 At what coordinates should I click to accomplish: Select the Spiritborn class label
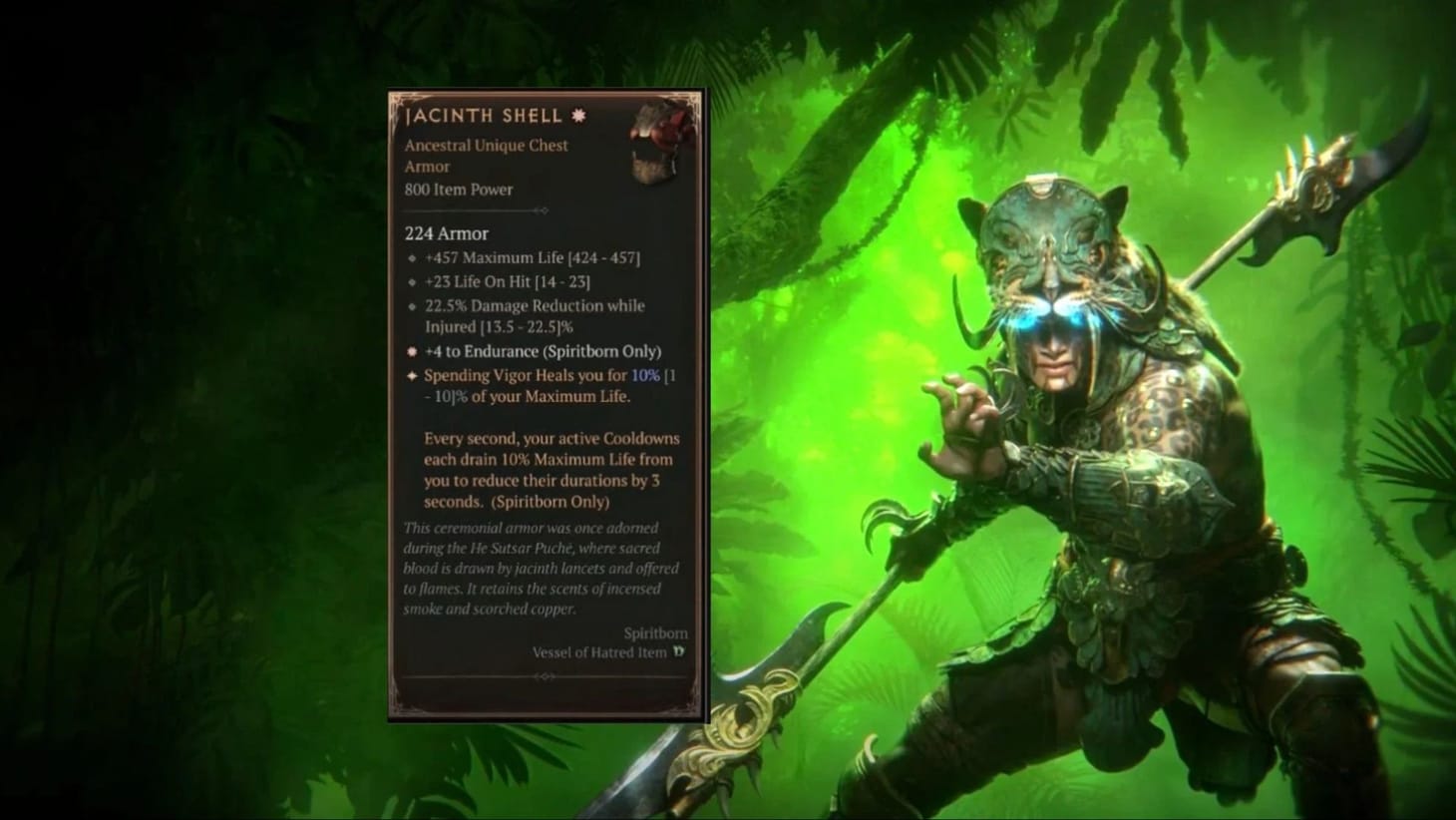[x=658, y=632]
